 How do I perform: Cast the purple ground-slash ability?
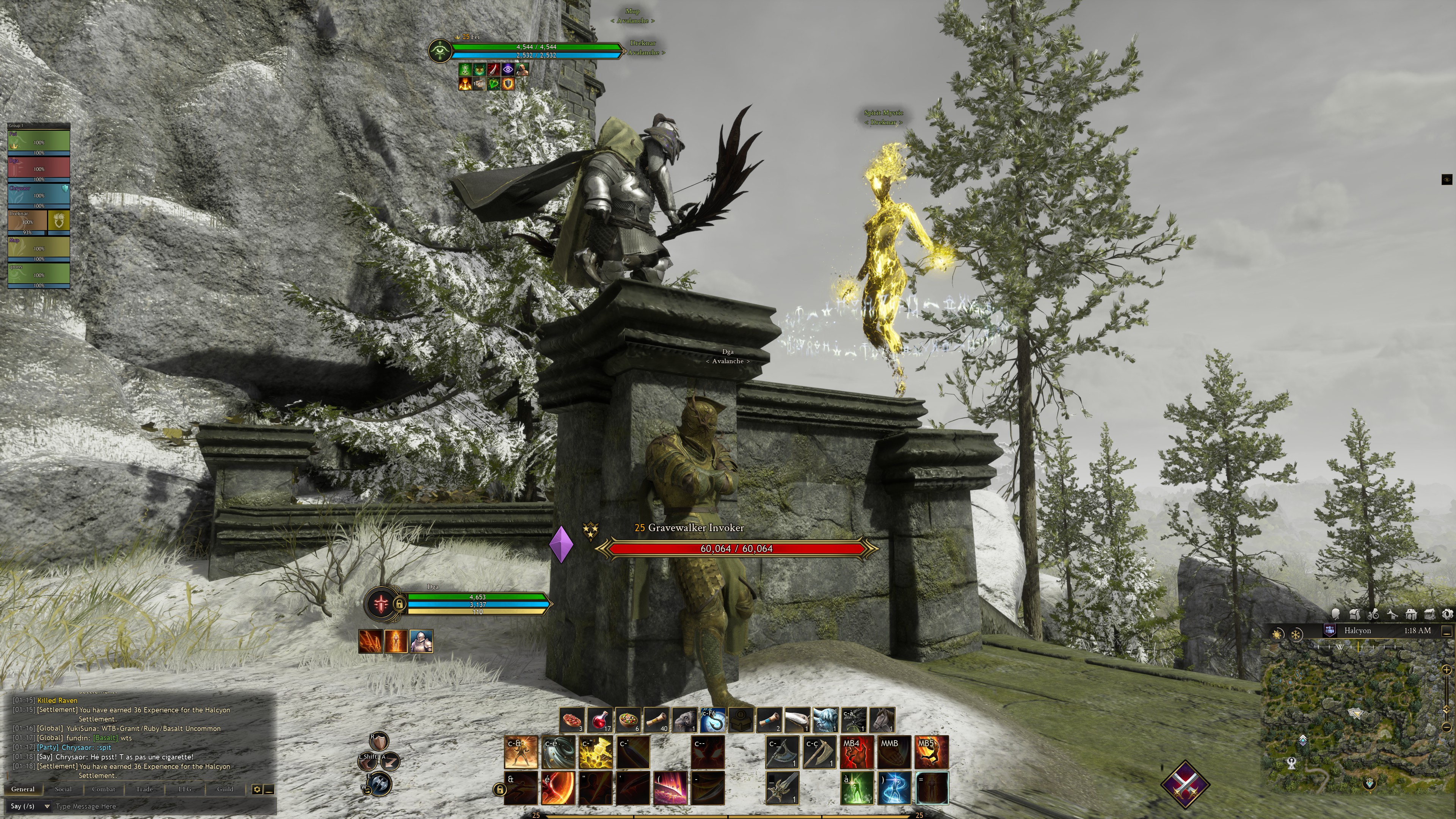670,788
